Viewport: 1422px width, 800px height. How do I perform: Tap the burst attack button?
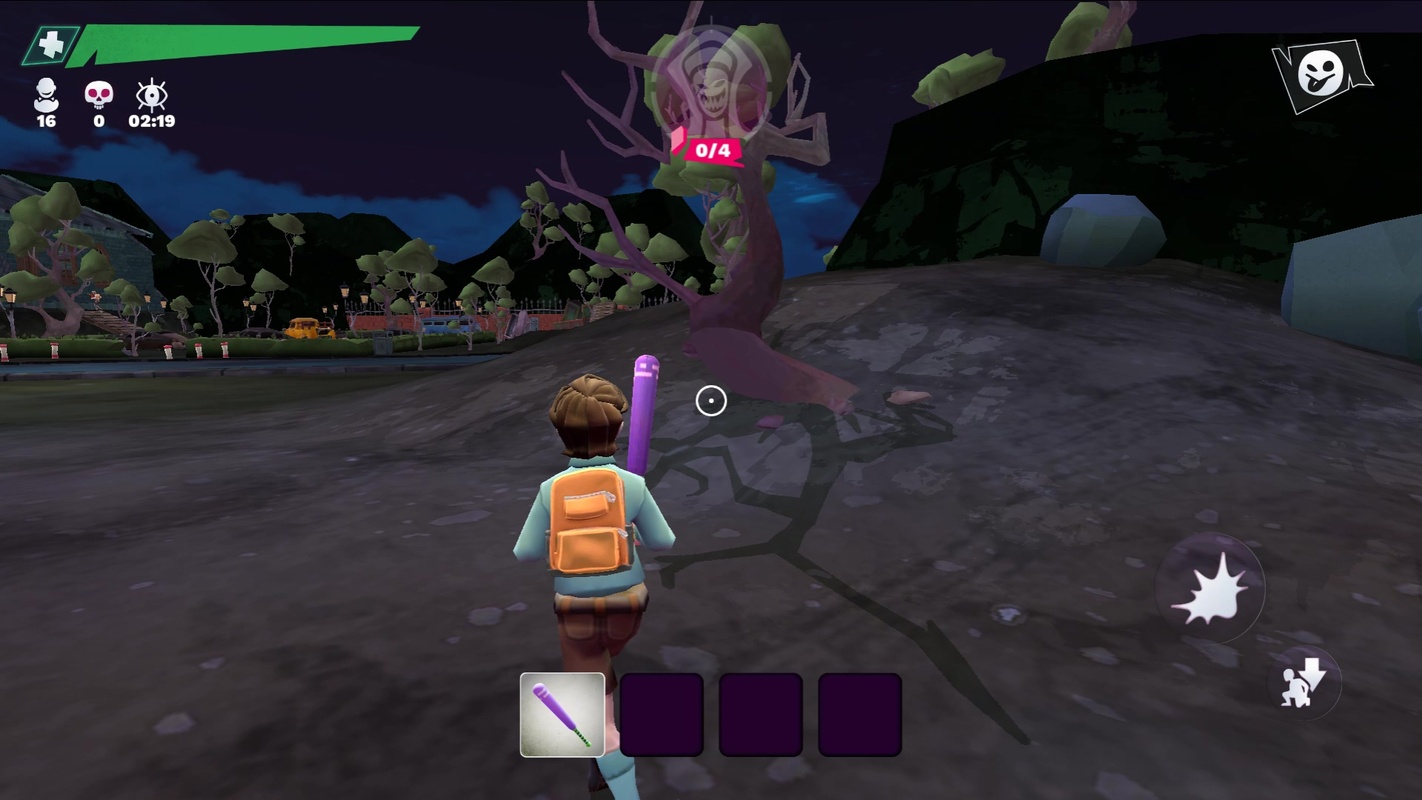[x=1209, y=590]
